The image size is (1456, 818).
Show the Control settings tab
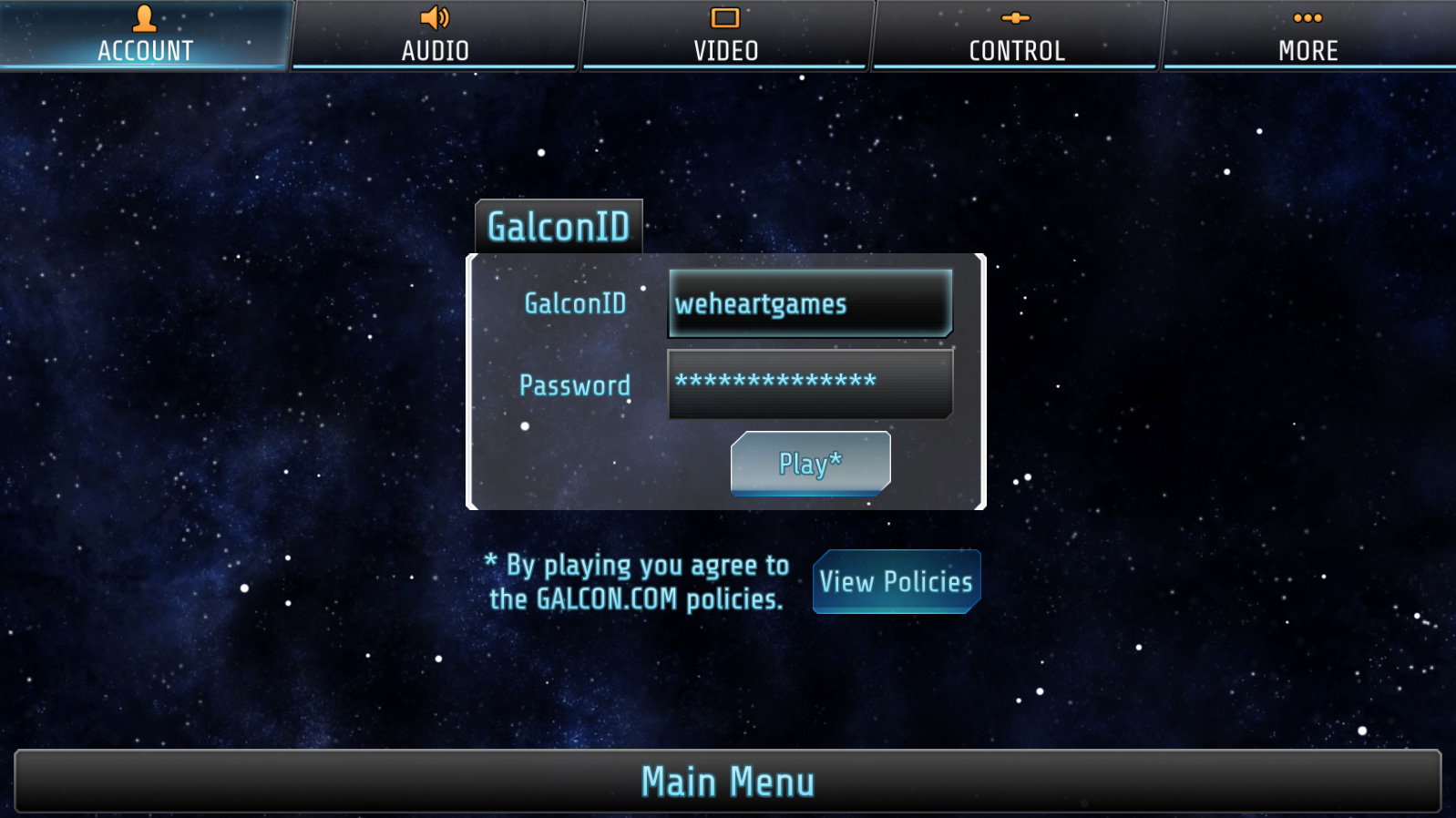tap(1017, 35)
